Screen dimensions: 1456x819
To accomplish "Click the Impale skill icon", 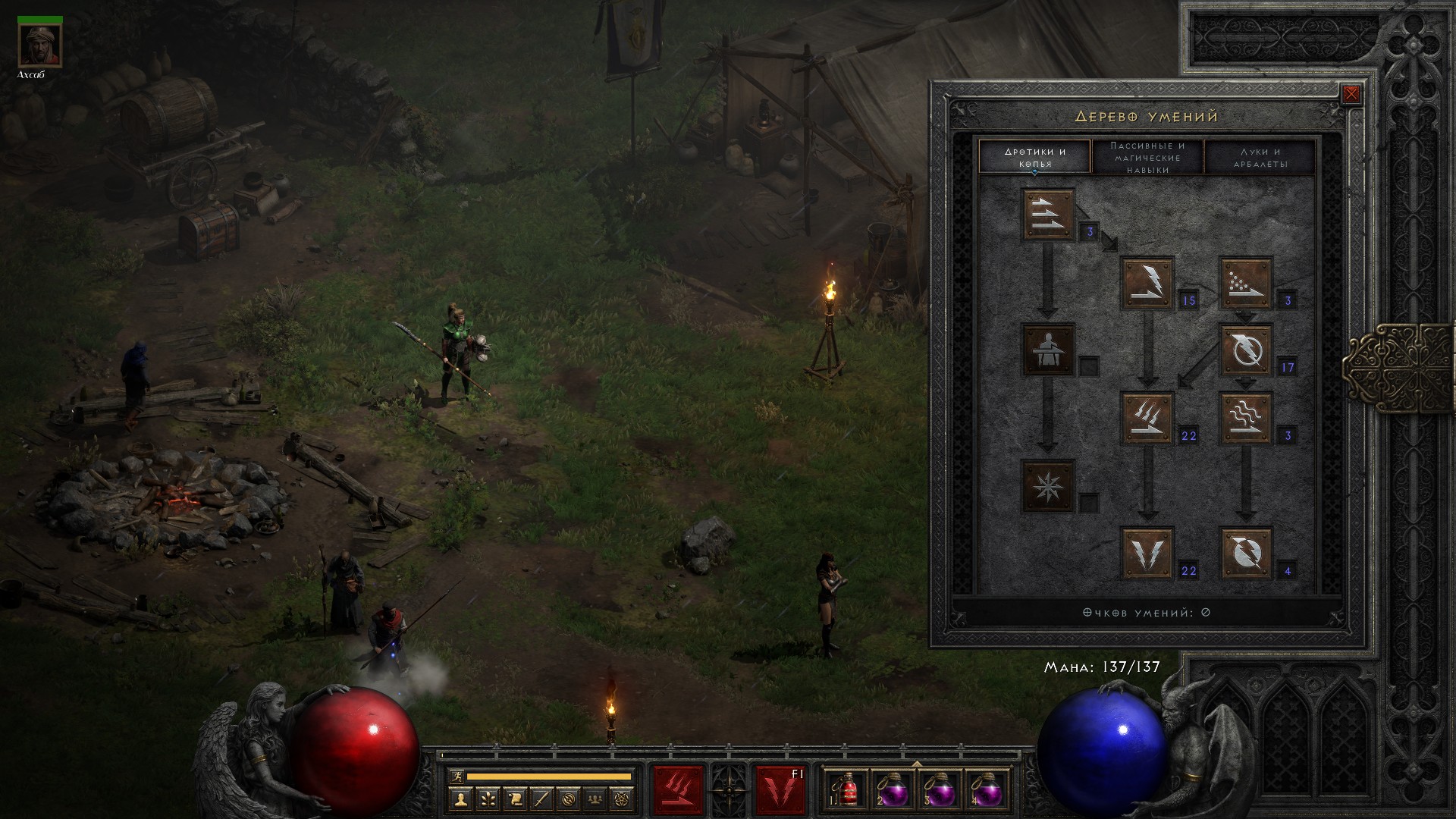I will (x=1048, y=350).
